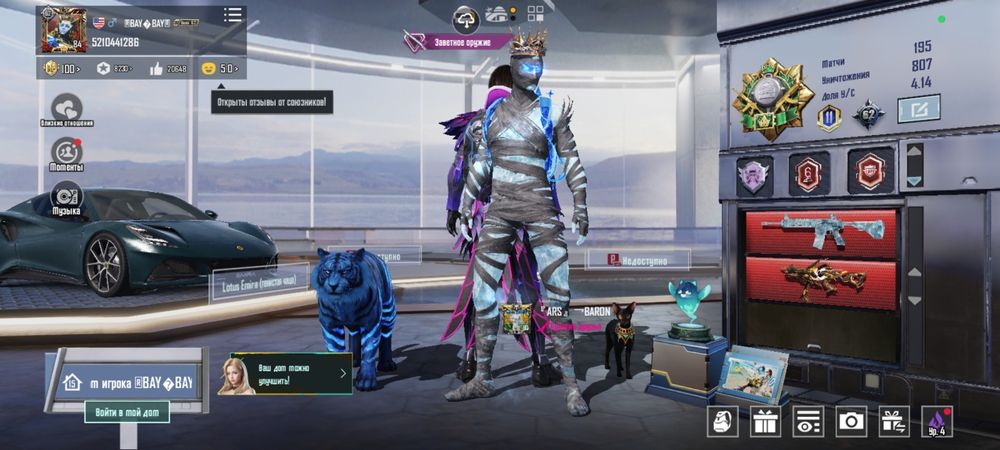Open the smiley teammate reviews rating
Screen dimensions: 1000x450
(220, 68)
